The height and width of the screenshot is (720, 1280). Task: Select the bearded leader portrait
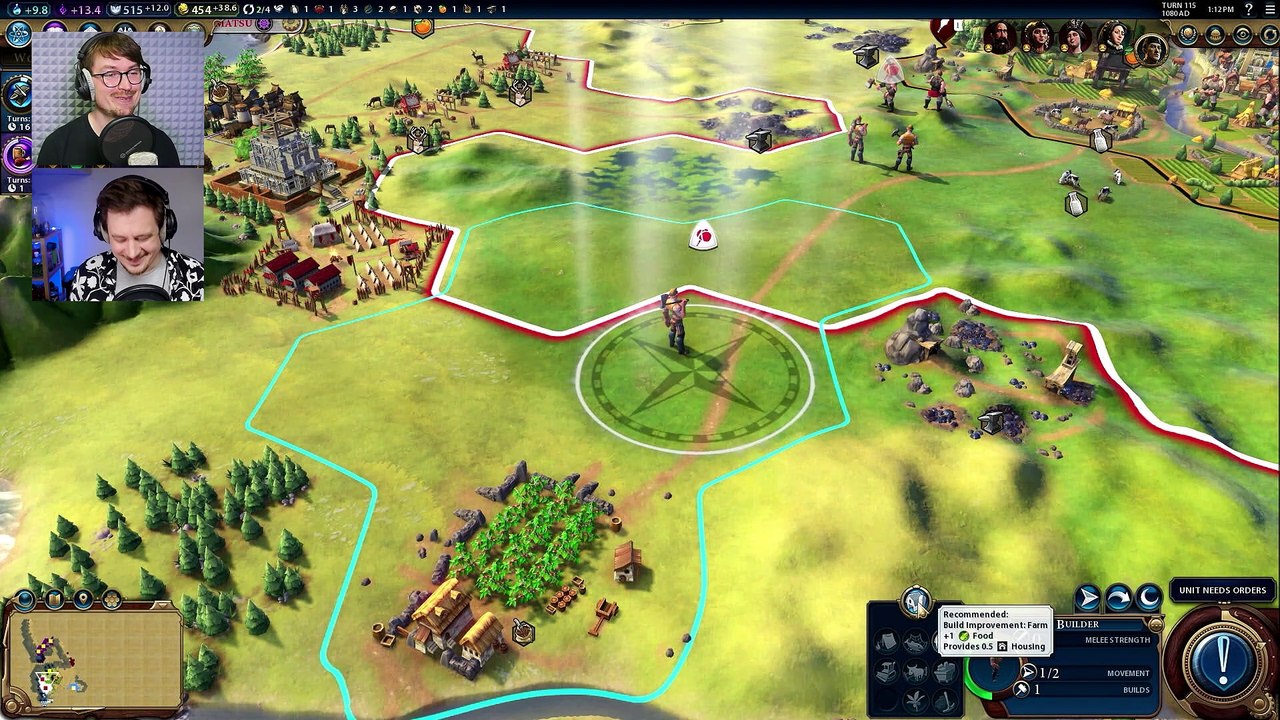(998, 39)
